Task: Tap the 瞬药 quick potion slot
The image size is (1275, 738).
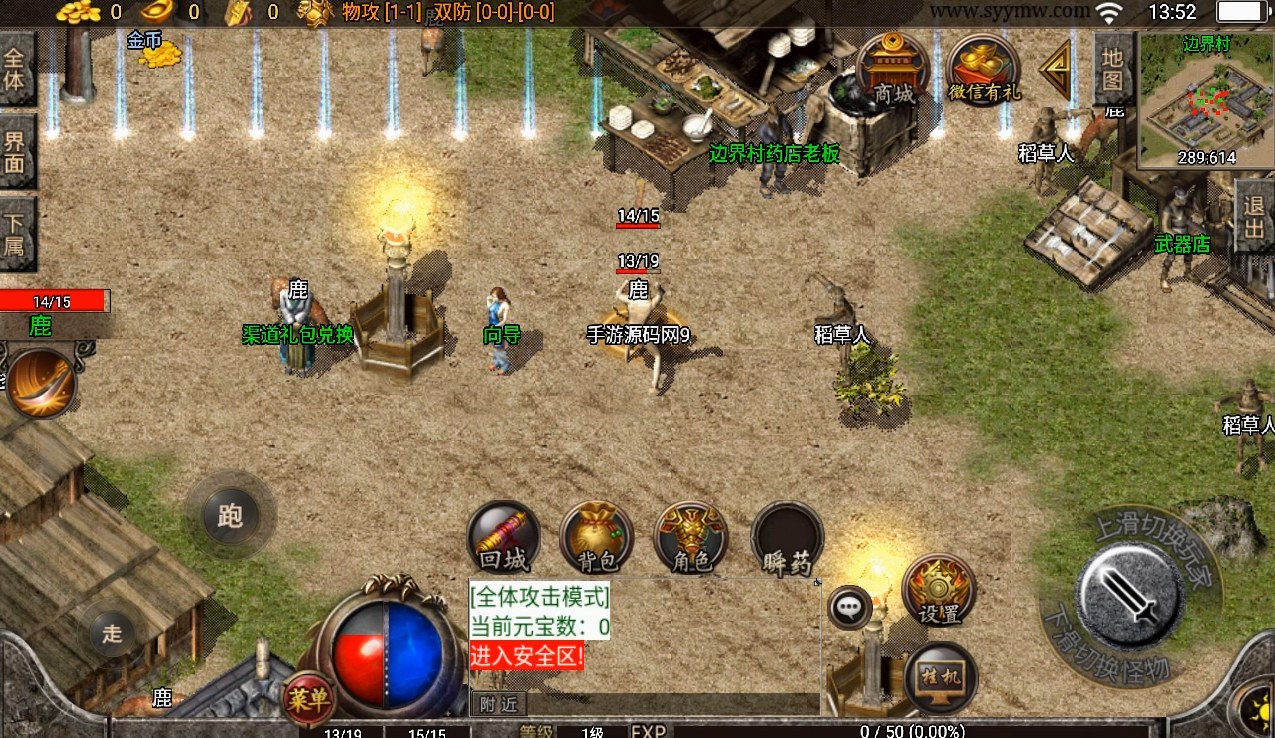Action: point(787,538)
